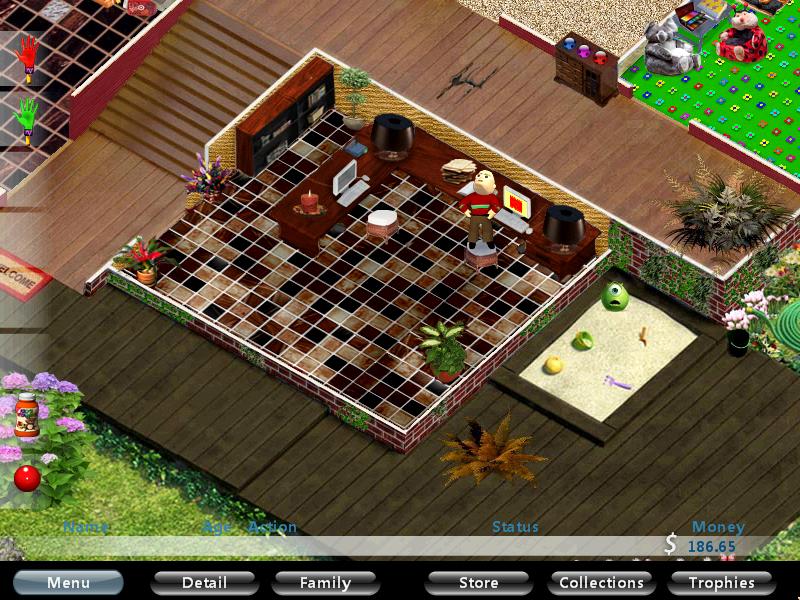View the Trophies screen
Viewport: 800px width, 600px height.
point(721,582)
